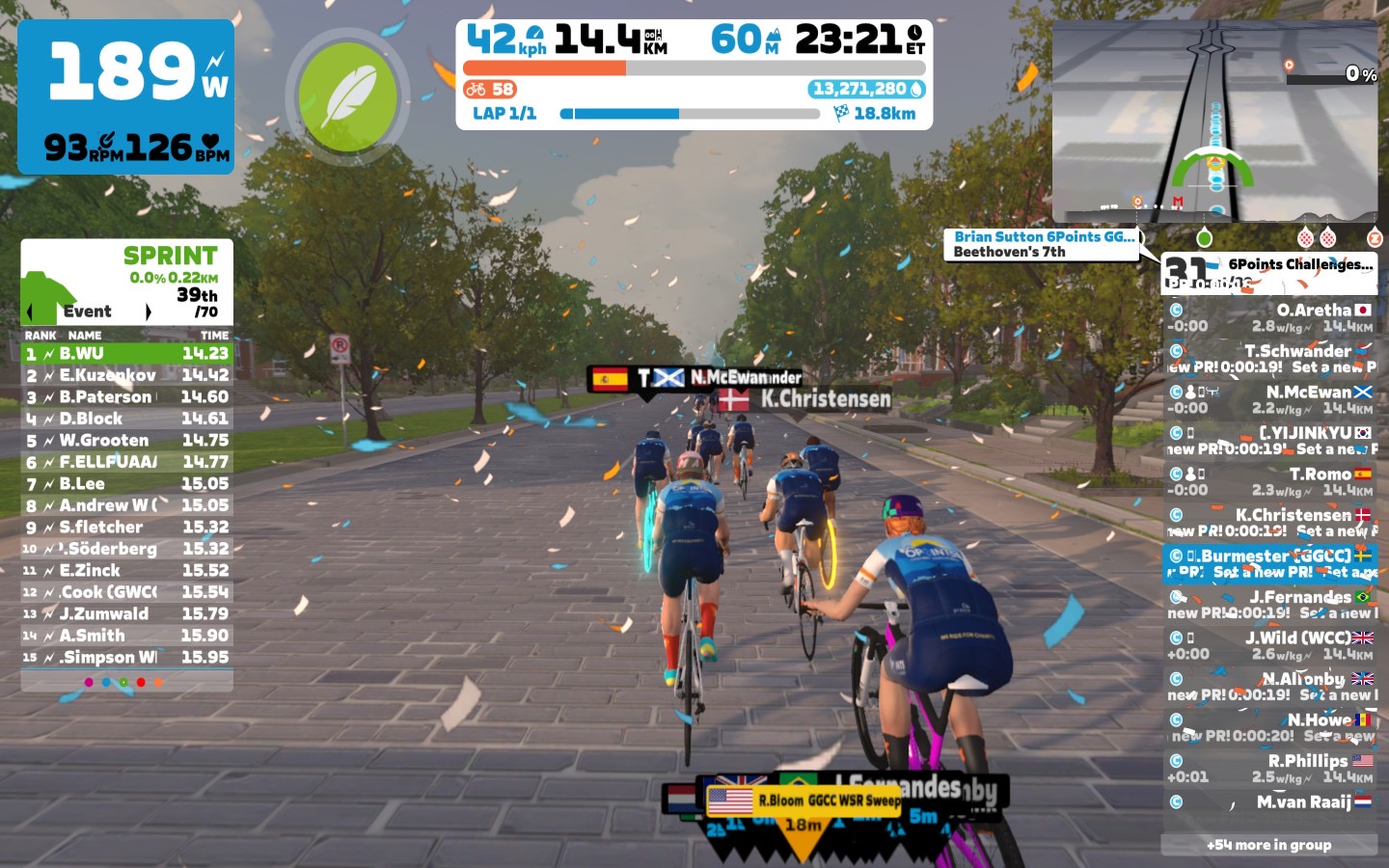Click W.Grooten in the sprint ranking
1389x868 pixels.
126,441
